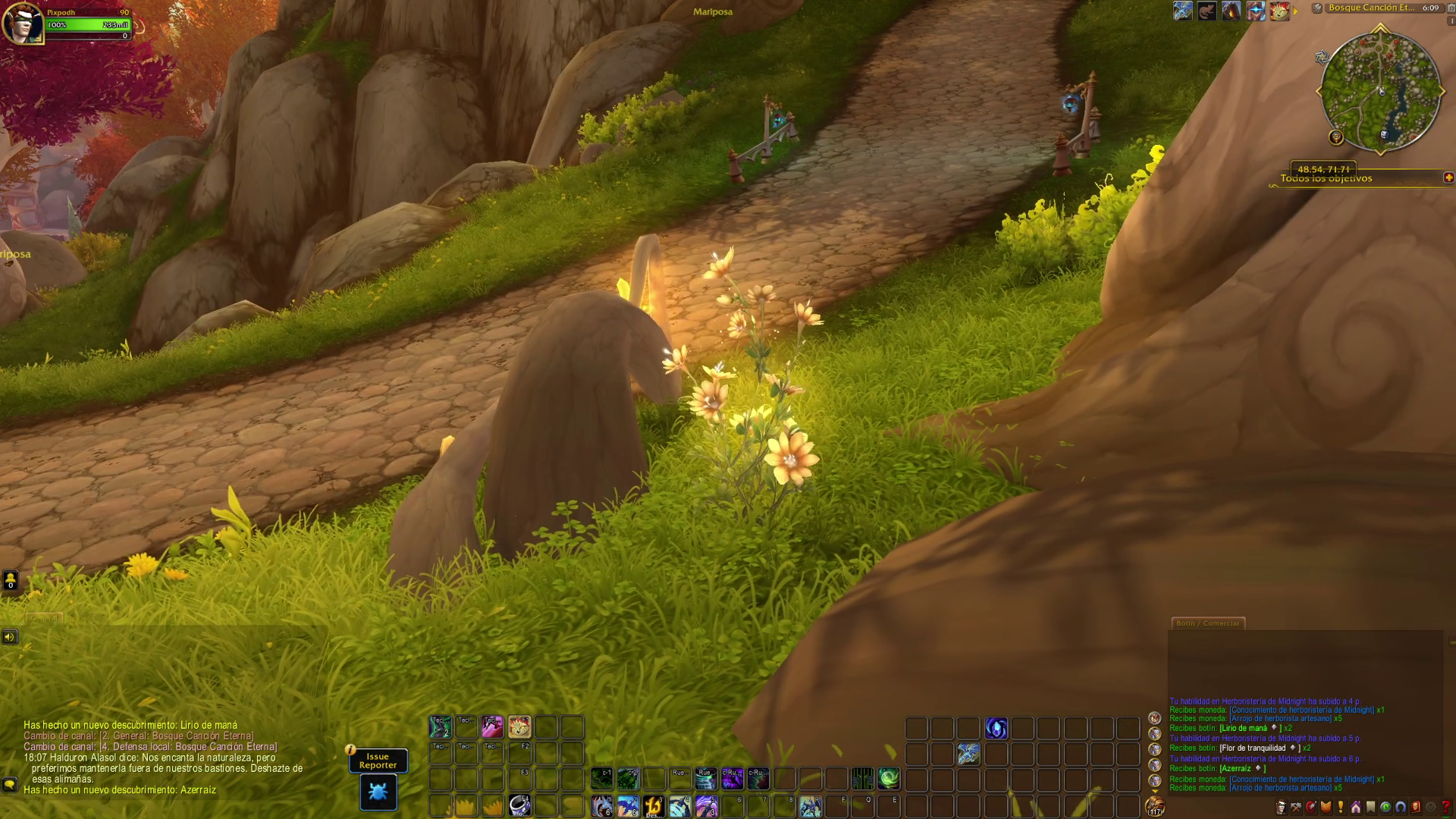Open the backpack showing 117 slots

pos(1155,805)
